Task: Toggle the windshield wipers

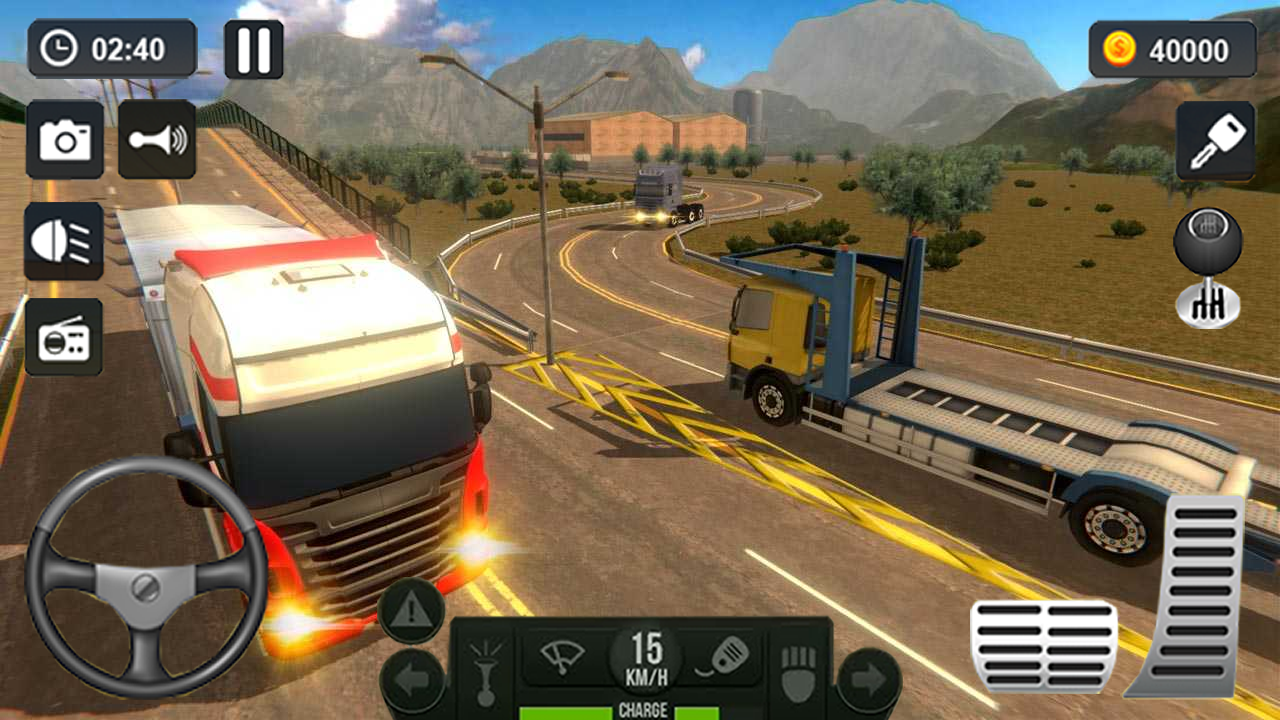Action: 562,657
